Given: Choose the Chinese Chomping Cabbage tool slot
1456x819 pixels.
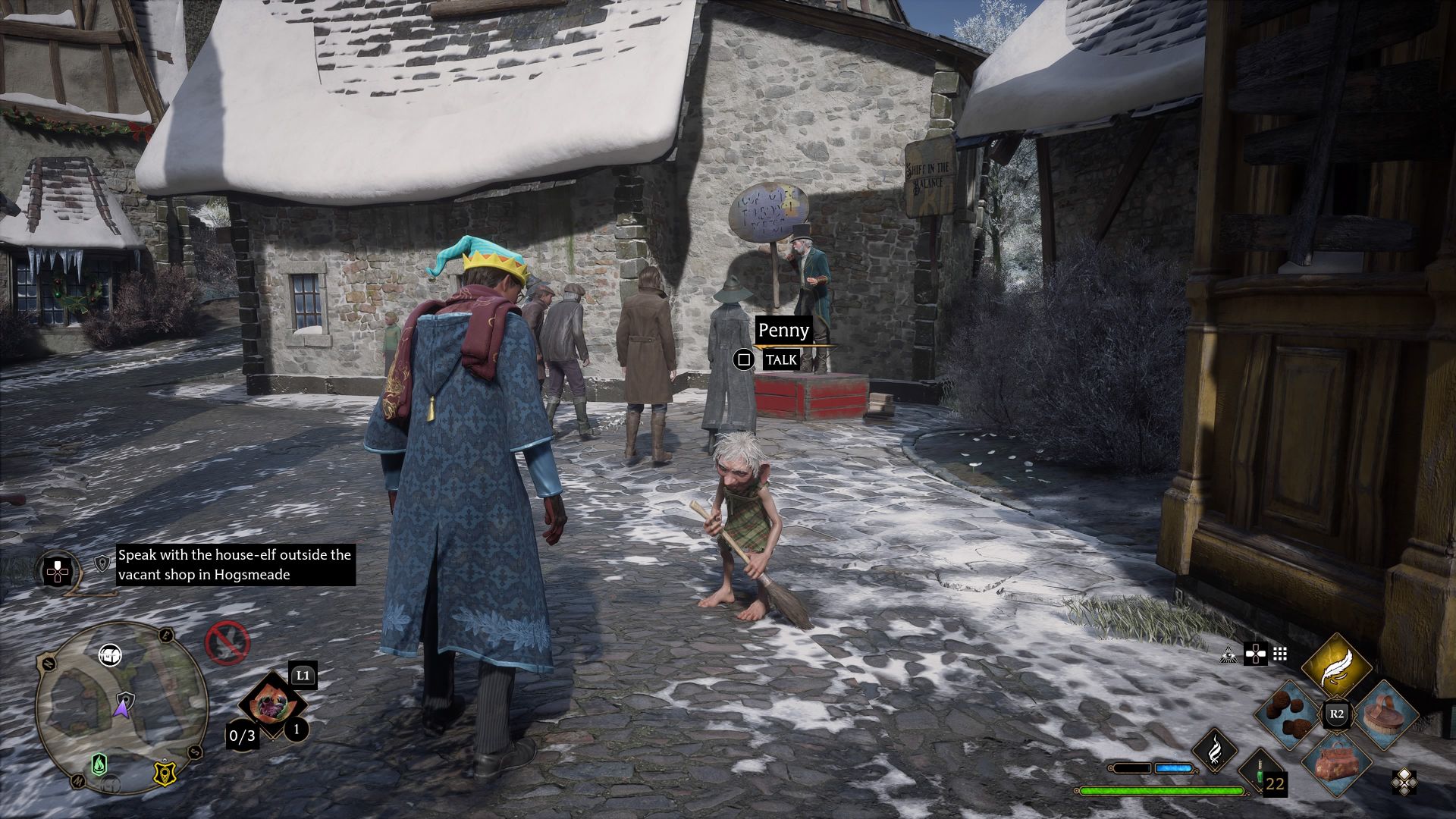Looking at the screenshot, I should [x=271, y=705].
